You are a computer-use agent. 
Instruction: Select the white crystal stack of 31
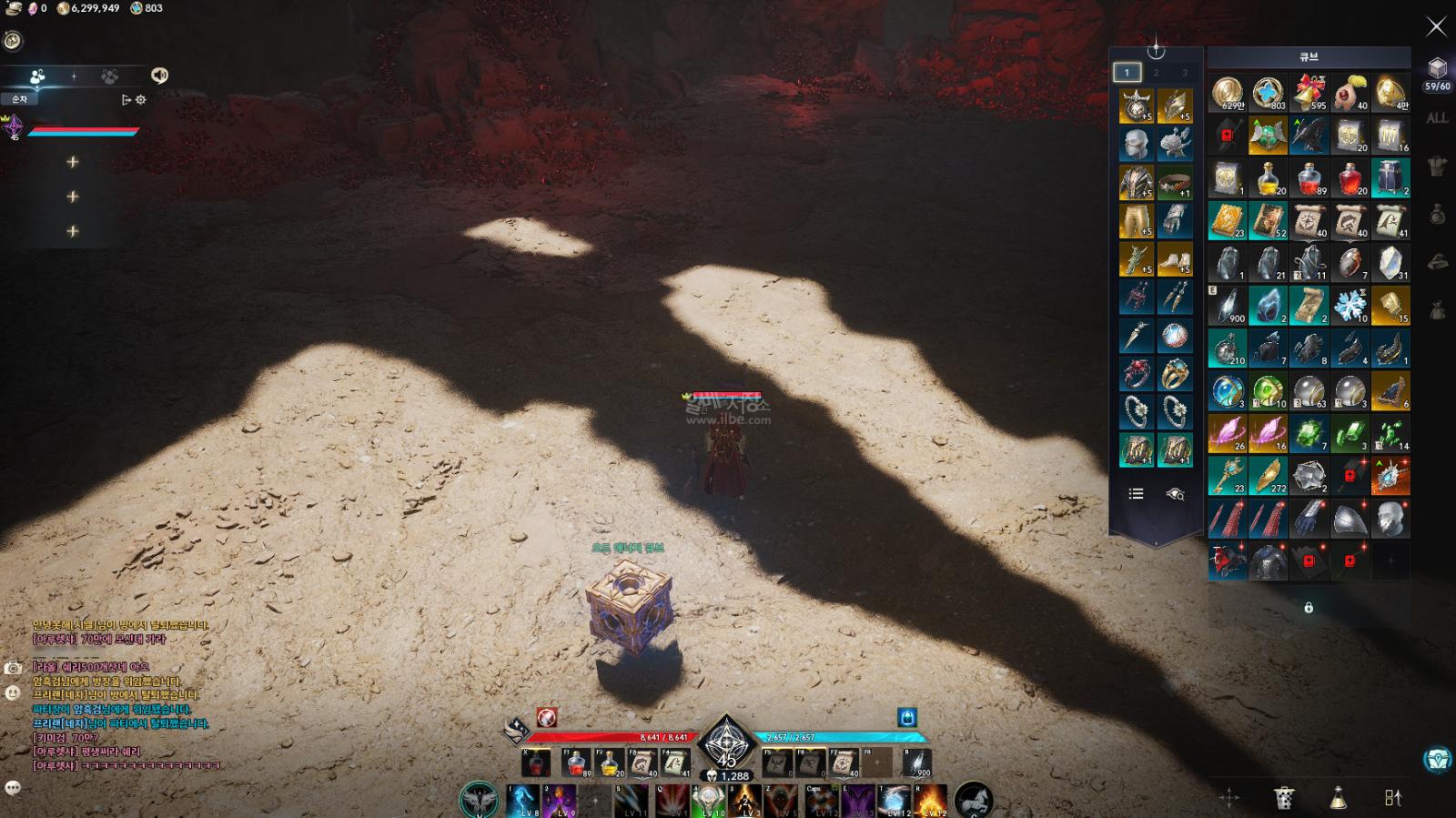point(1390,264)
